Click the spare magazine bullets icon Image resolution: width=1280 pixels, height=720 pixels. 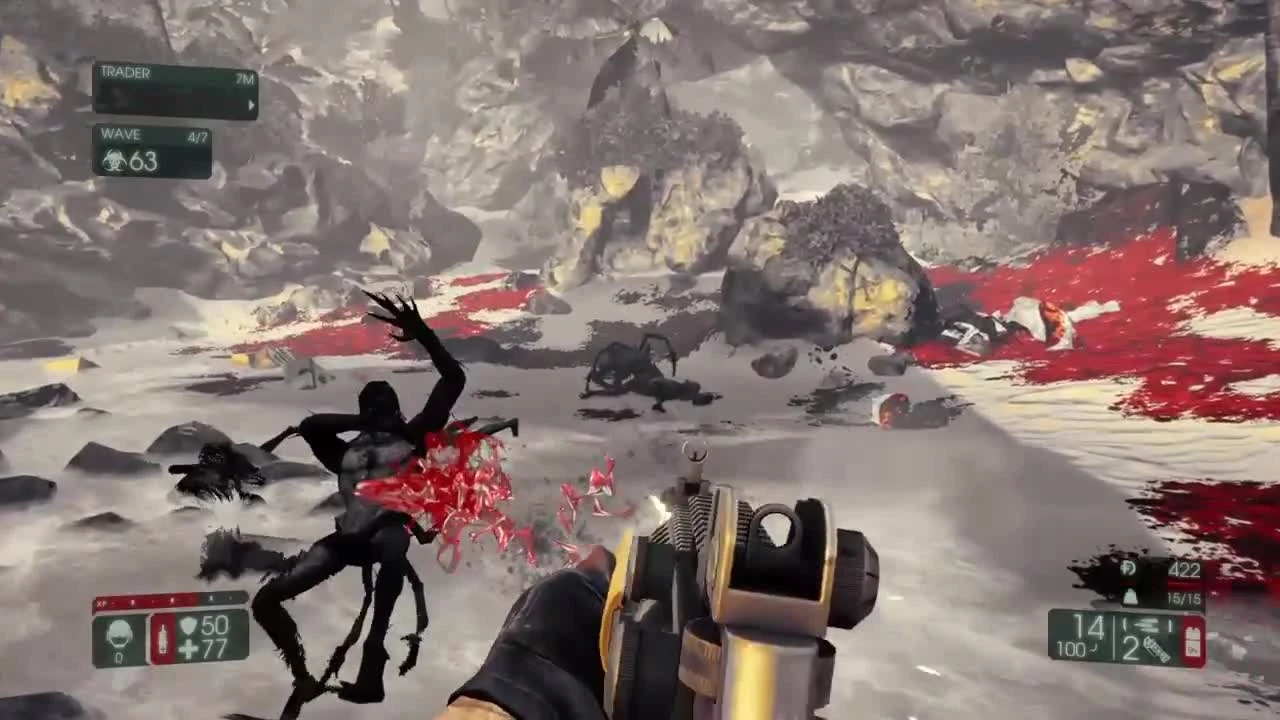click(x=1146, y=626)
